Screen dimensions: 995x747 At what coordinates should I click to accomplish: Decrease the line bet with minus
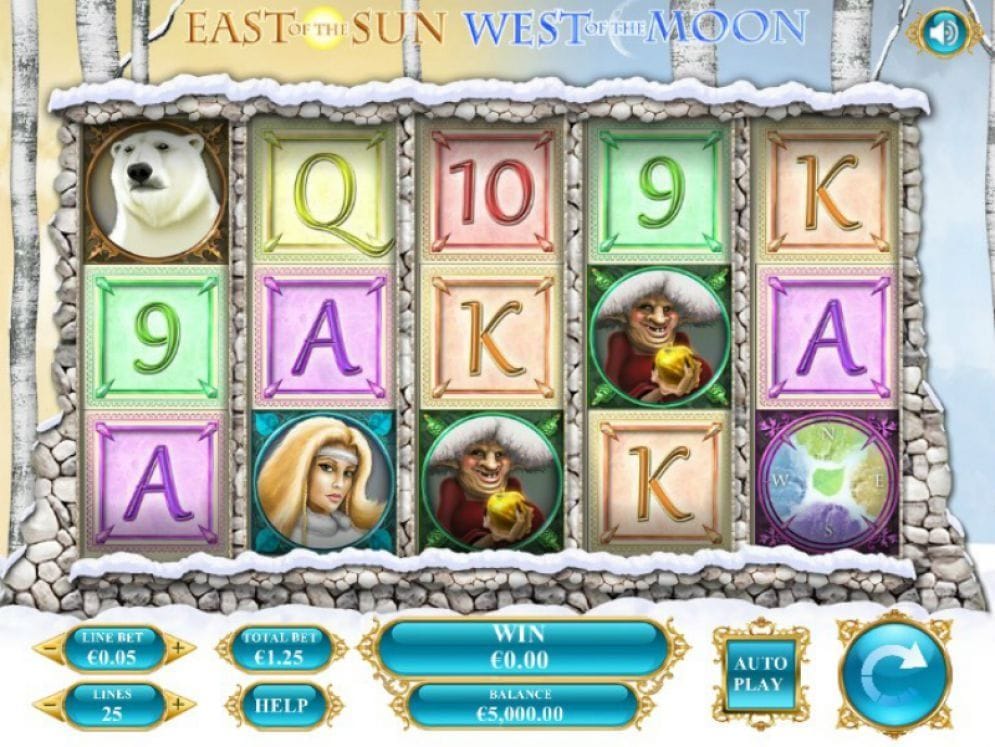coord(49,648)
